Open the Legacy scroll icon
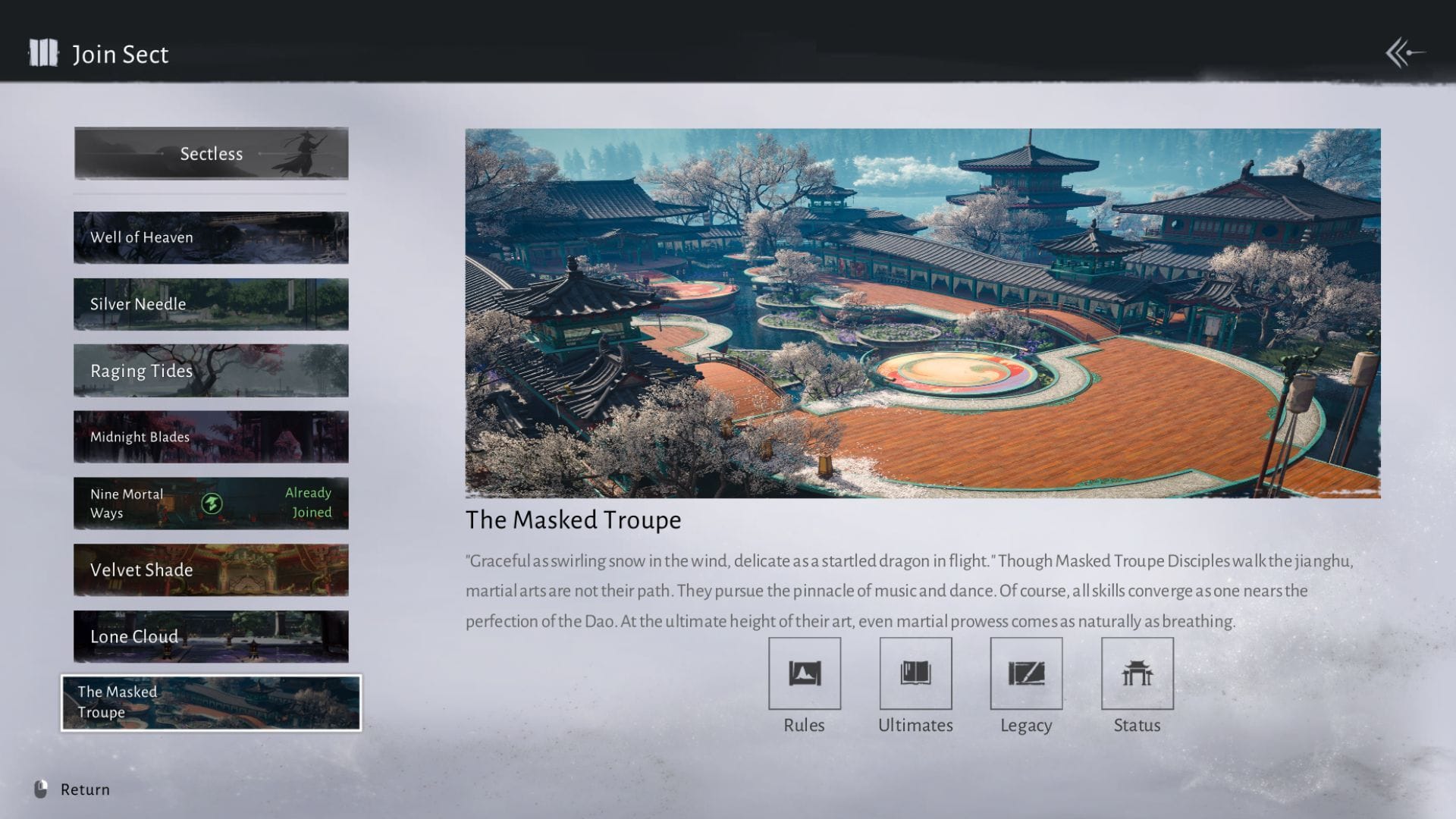Screen dimensions: 1456x819 tap(1025, 673)
